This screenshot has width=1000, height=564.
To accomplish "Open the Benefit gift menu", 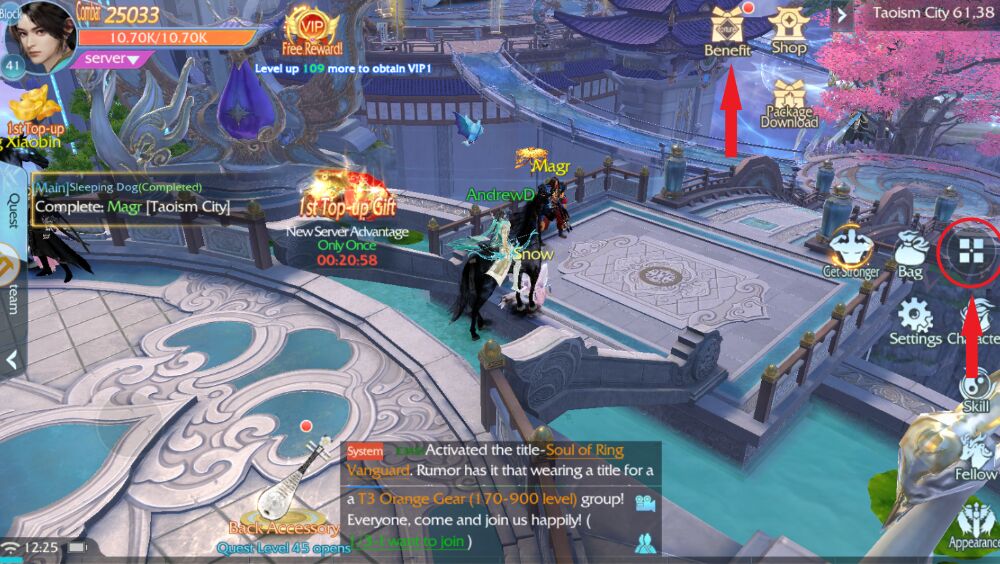I will coord(727,30).
